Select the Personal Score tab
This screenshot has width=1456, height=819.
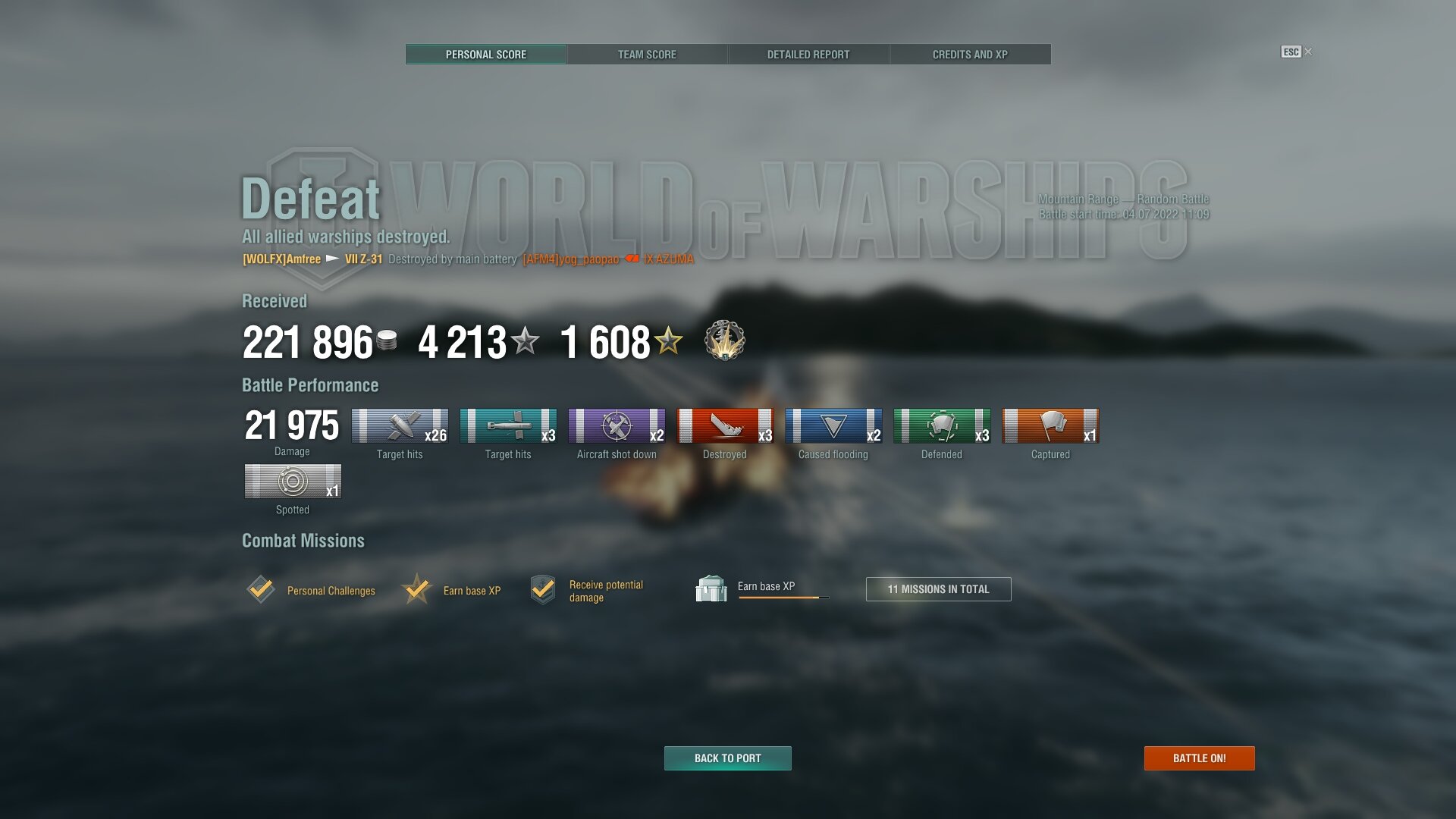click(x=486, y=55)
